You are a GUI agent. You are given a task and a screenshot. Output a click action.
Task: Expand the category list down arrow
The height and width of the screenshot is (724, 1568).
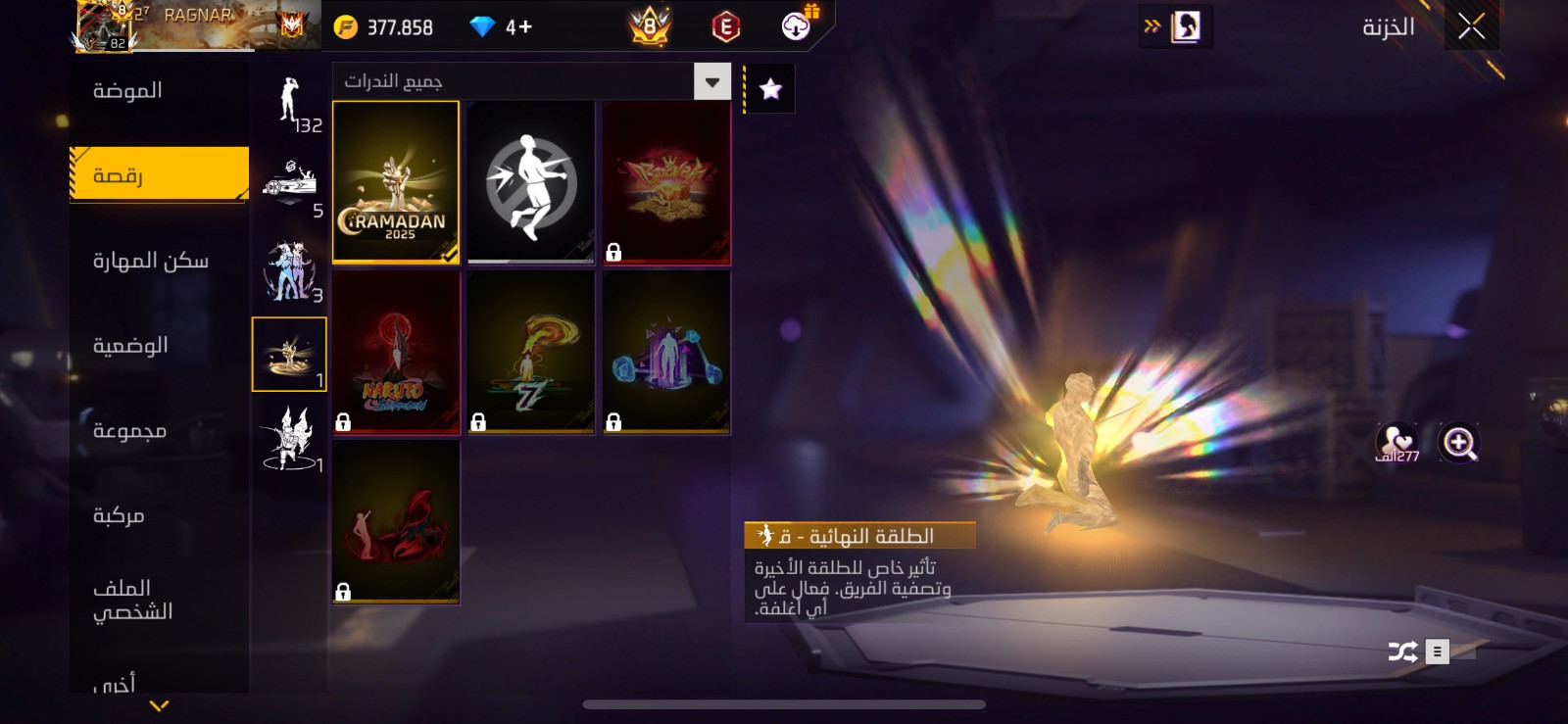pyautogui.click(x=159, y=705)
